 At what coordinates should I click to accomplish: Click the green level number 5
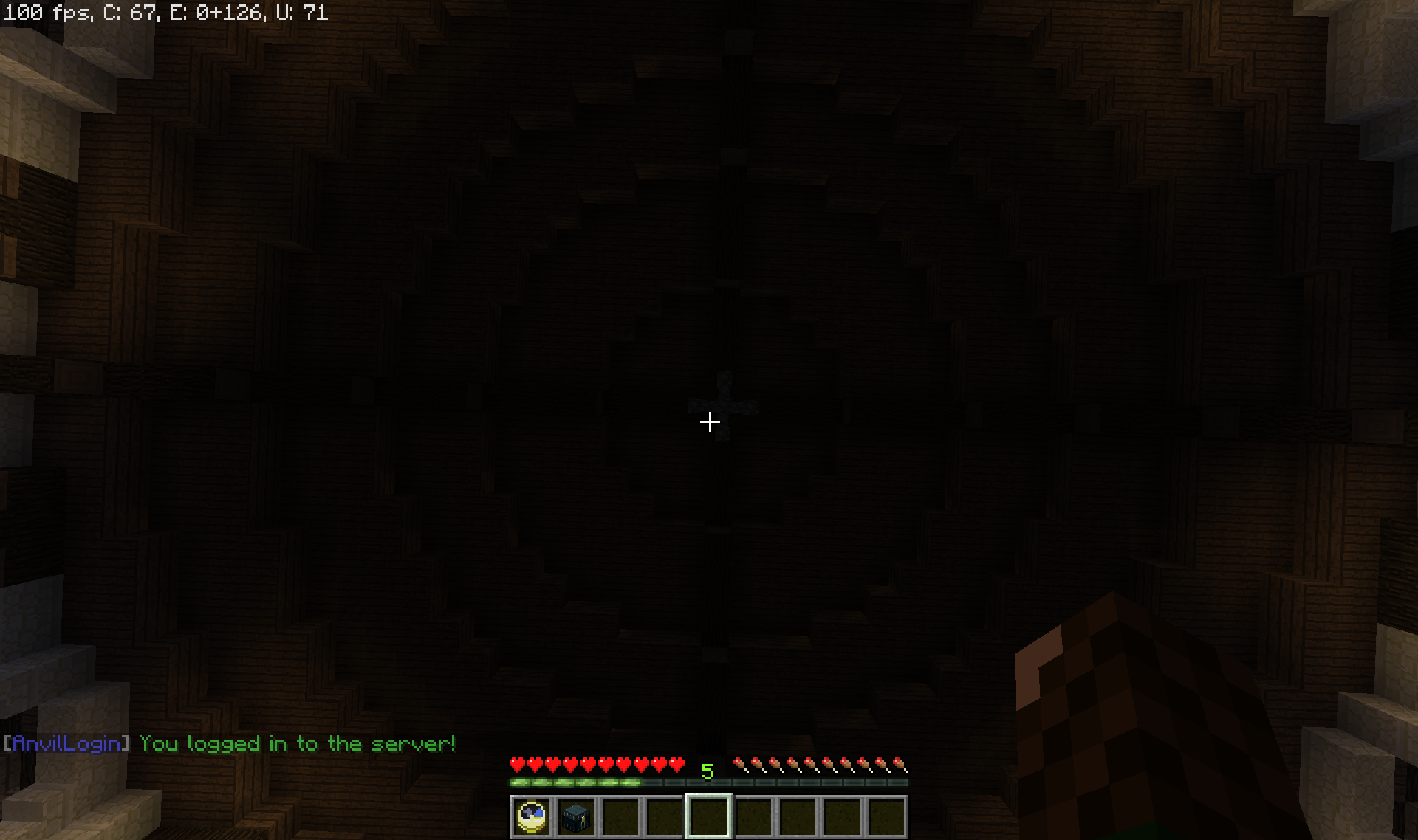click(x=708, y=771)
